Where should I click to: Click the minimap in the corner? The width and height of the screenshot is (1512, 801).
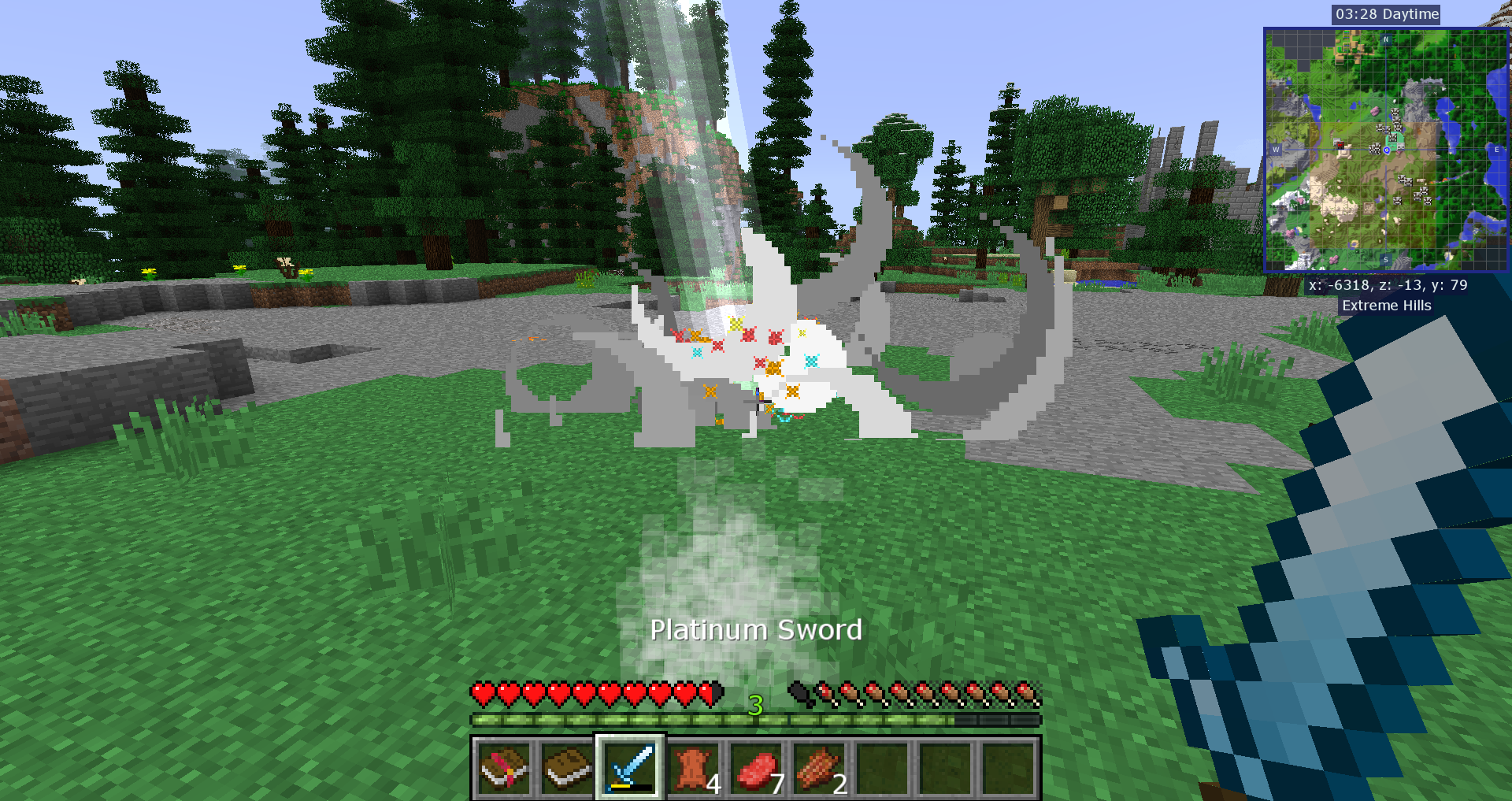[x=1386, y=150]
